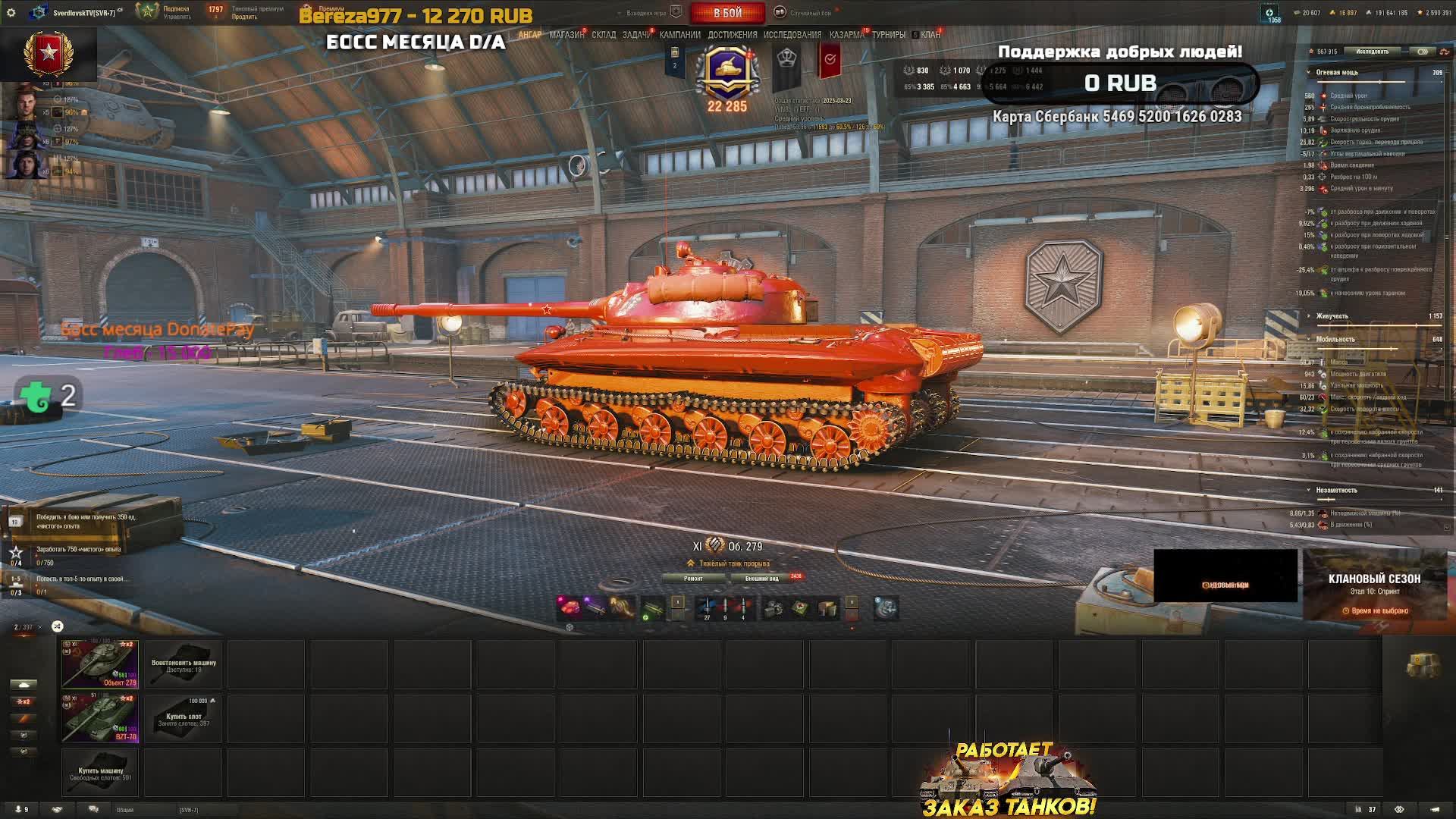The width and height of the screenshot is (1456, 819).
Task: Start battle with the red В БОЙ button
Action: click(x=727, y=13)
